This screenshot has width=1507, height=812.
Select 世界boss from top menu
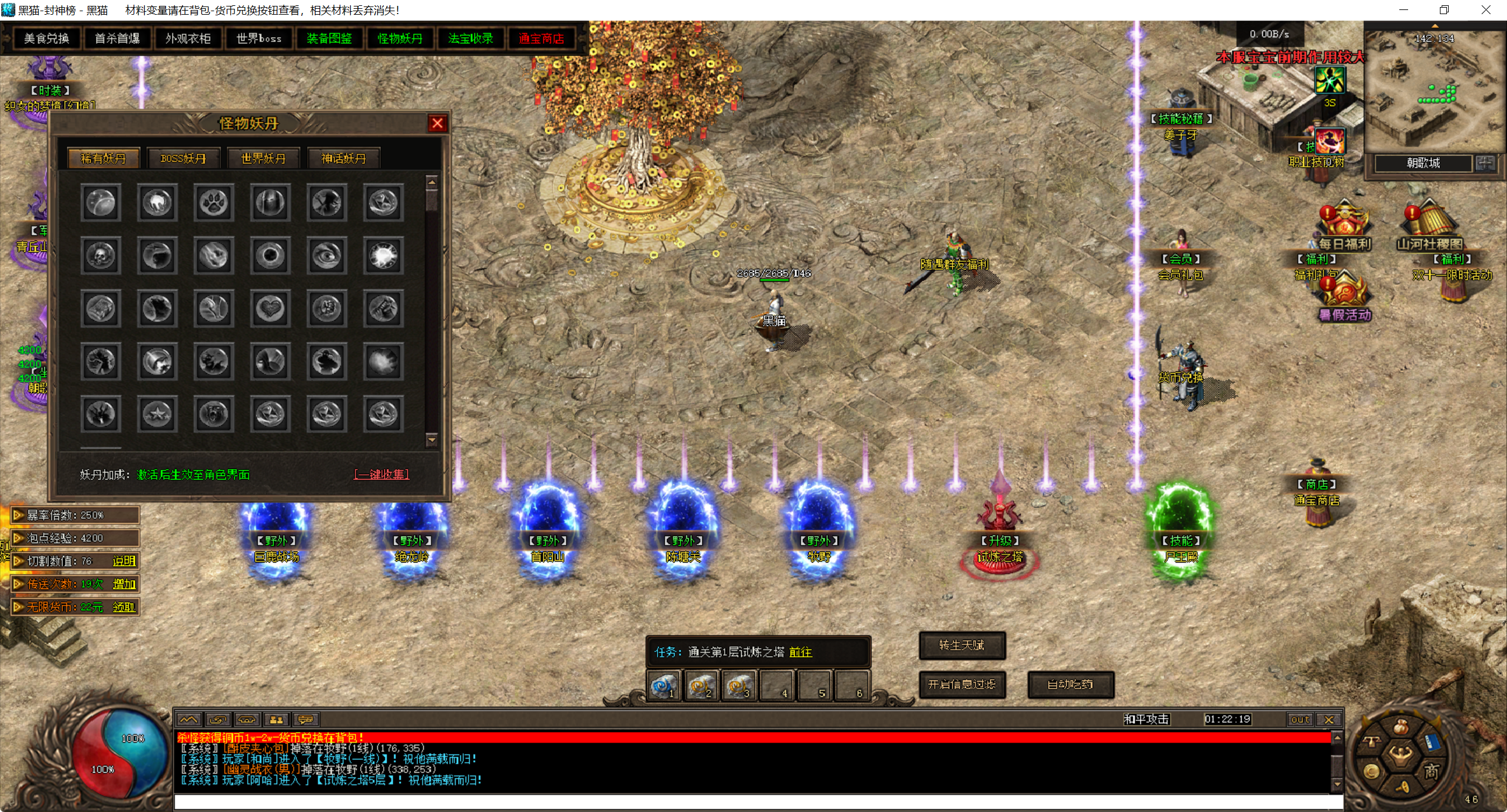[258, 38]
